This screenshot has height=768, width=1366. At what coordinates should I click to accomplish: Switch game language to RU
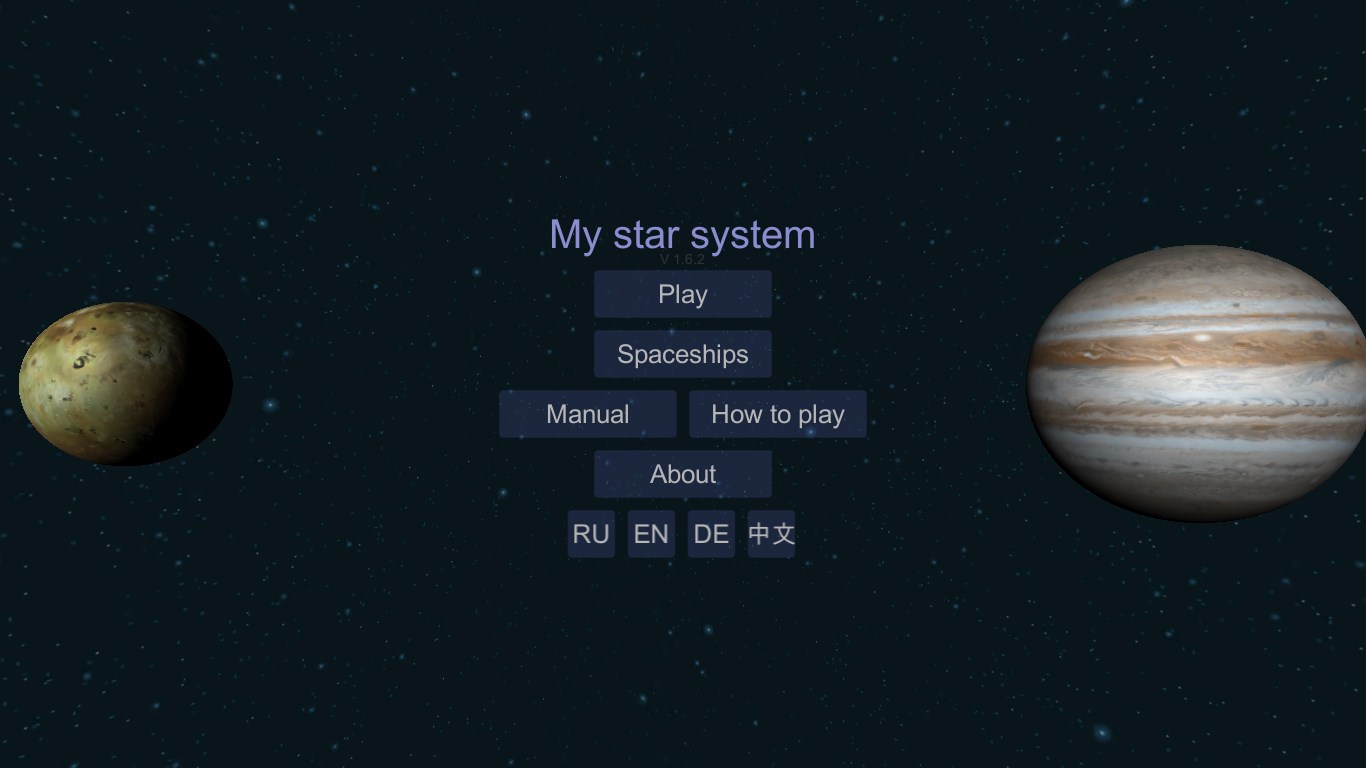coord(591,534)
